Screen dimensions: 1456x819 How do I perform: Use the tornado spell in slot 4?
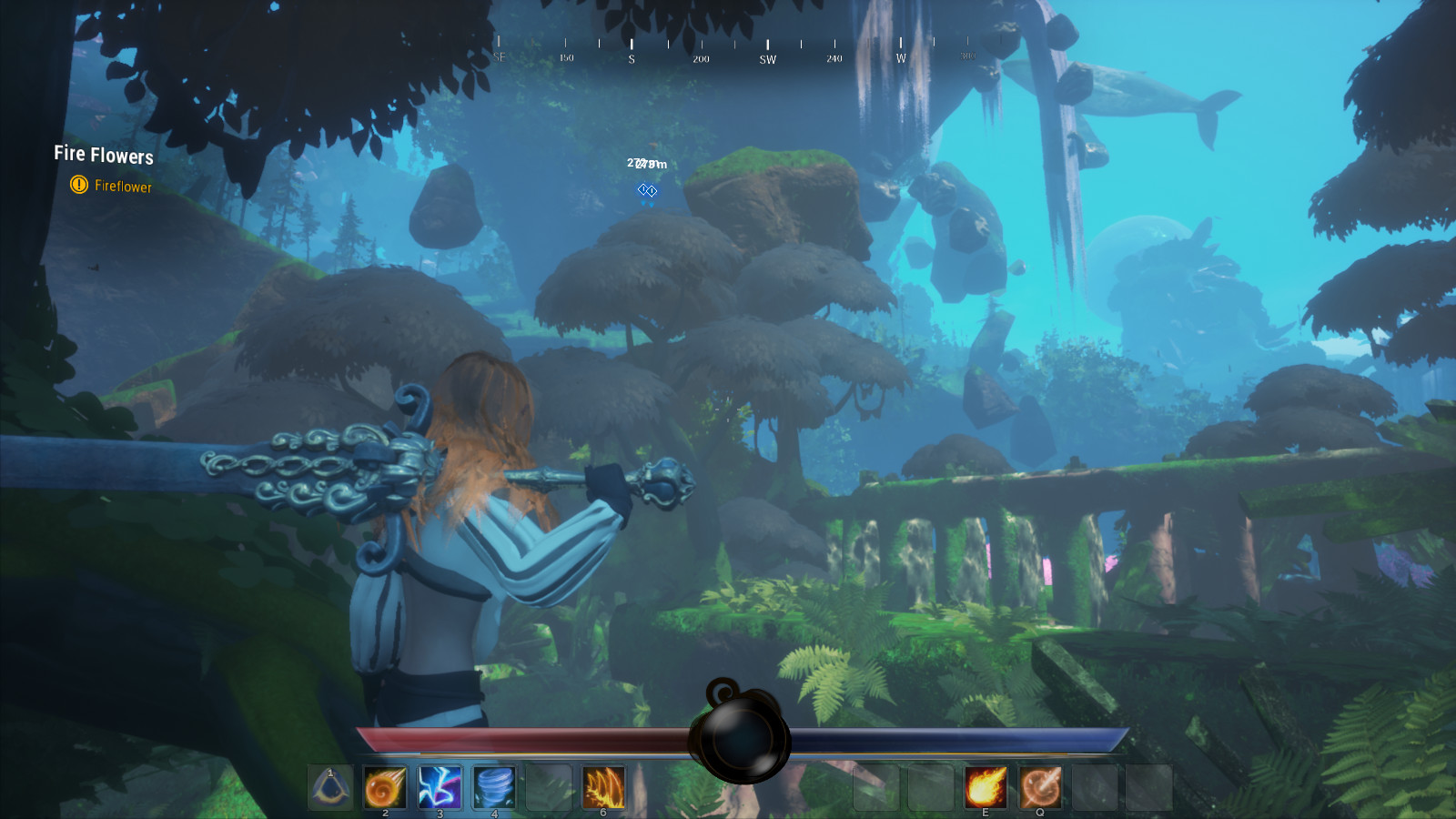coord(492,786)
